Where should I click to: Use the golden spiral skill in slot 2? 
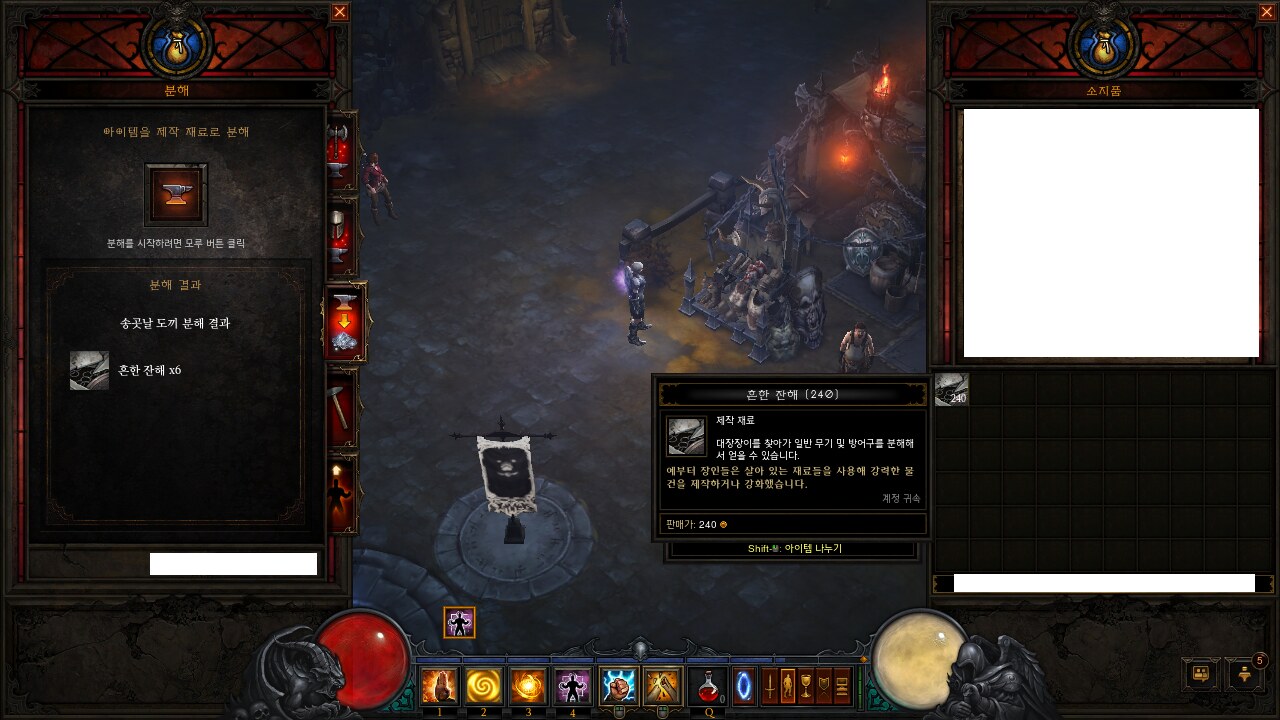(x=484, y=687)
